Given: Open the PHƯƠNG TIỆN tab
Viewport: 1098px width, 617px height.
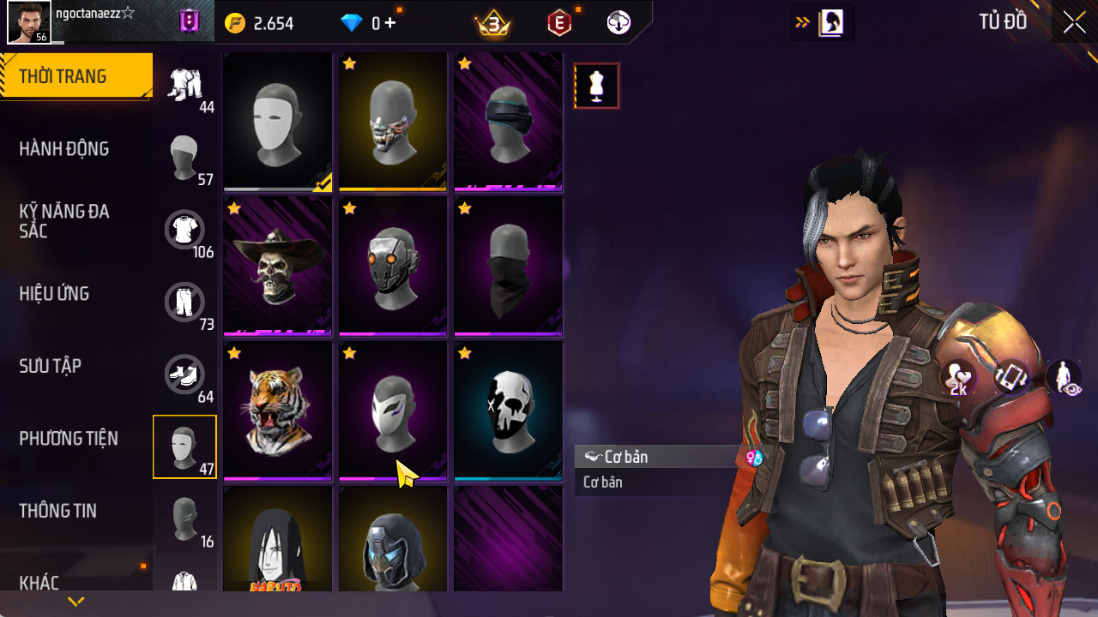Looking at the screenshot, I should click(x=68, y=439).
